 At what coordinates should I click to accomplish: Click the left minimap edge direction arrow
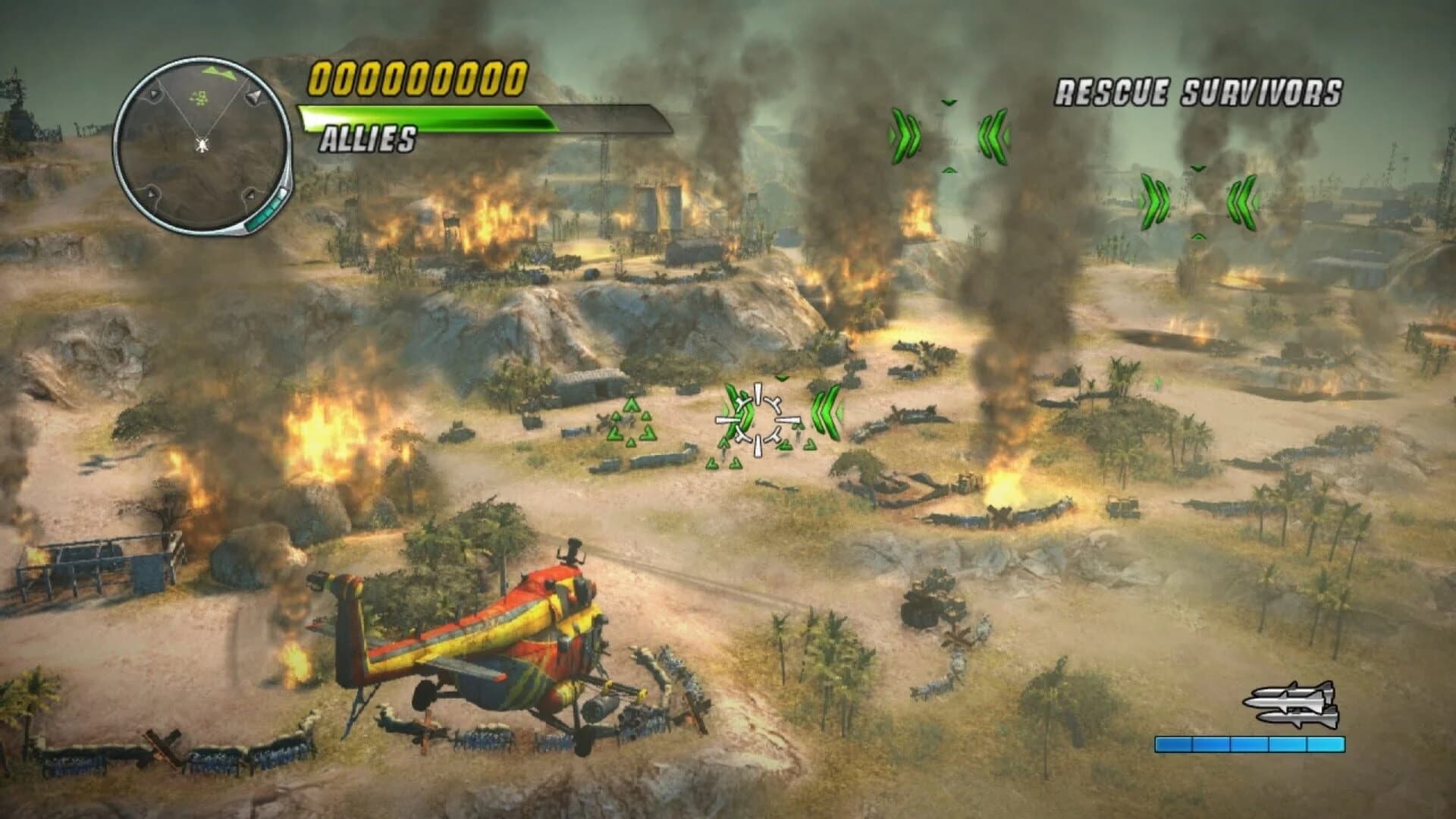pyautogui.click(x=154, y=94)
